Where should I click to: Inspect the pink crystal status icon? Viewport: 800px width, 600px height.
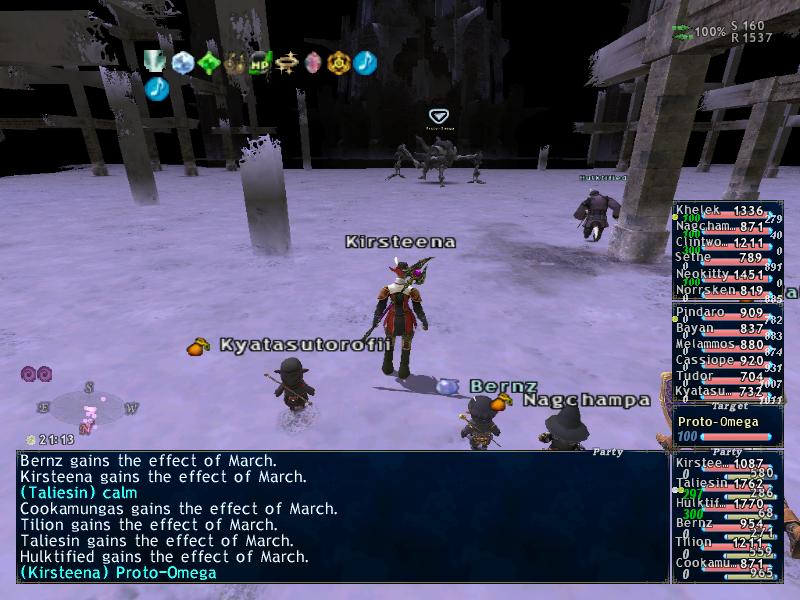(x=313, y=63)
